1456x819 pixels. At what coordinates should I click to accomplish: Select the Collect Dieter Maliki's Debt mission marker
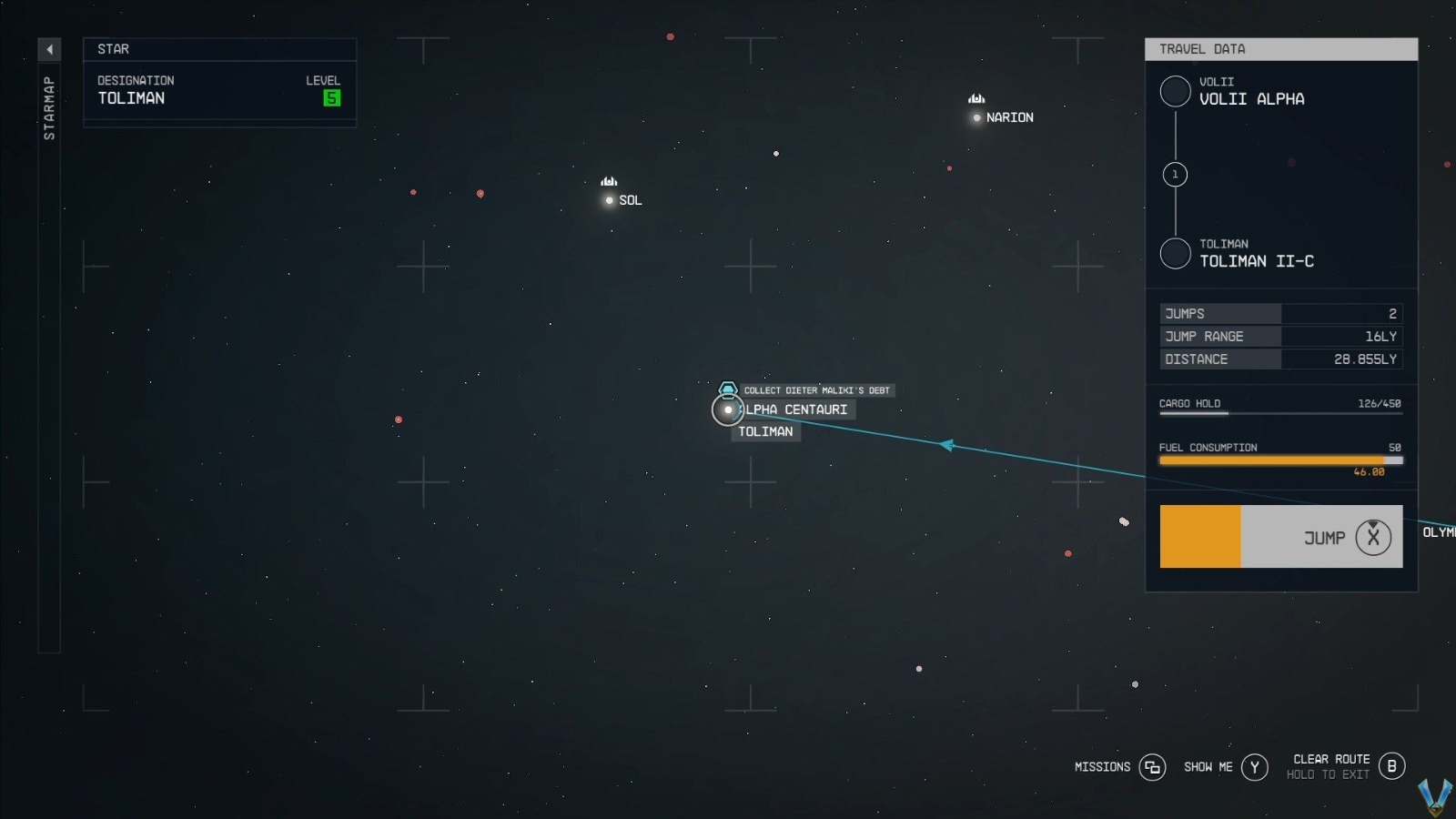coord(728,389)
